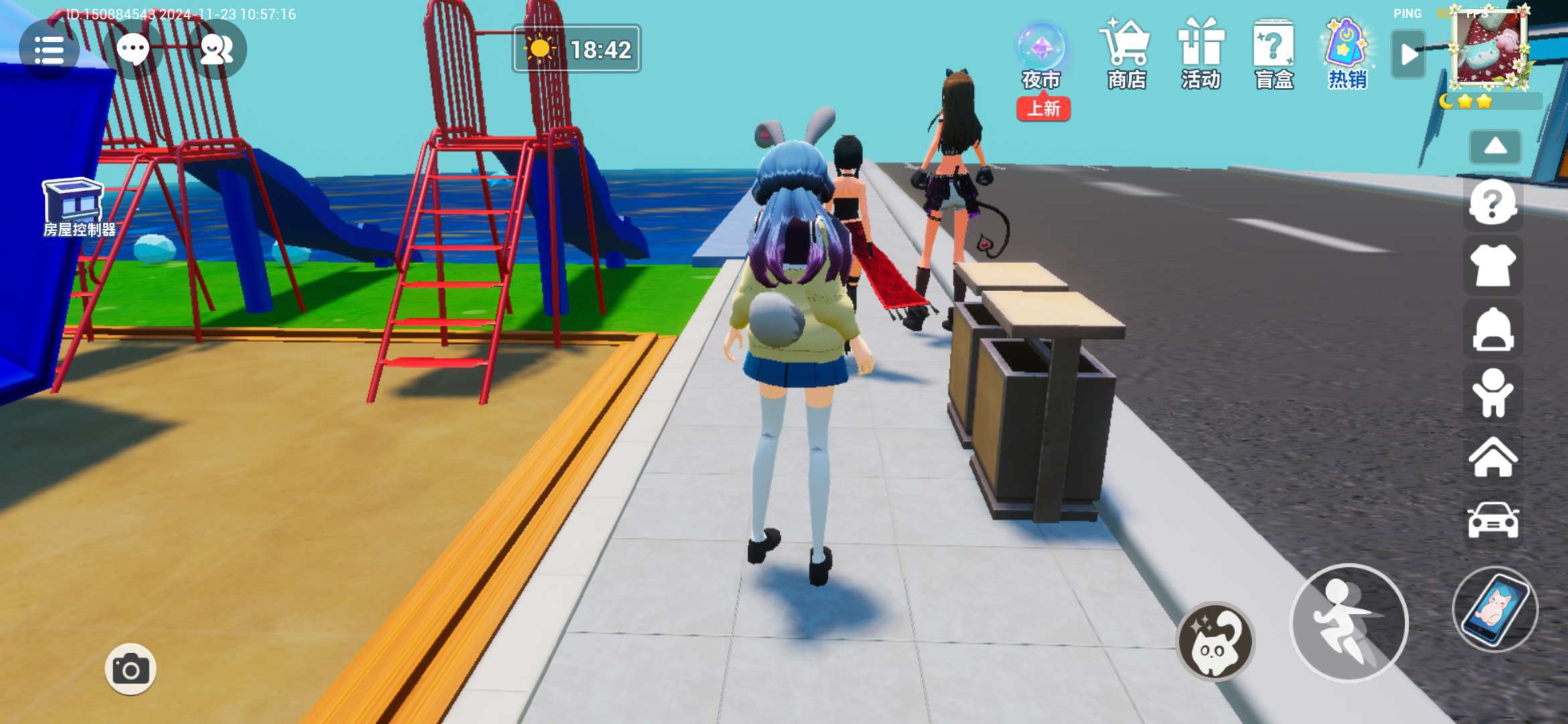Take a photo with camera button
1568x724 pixels.
(130, 669)
